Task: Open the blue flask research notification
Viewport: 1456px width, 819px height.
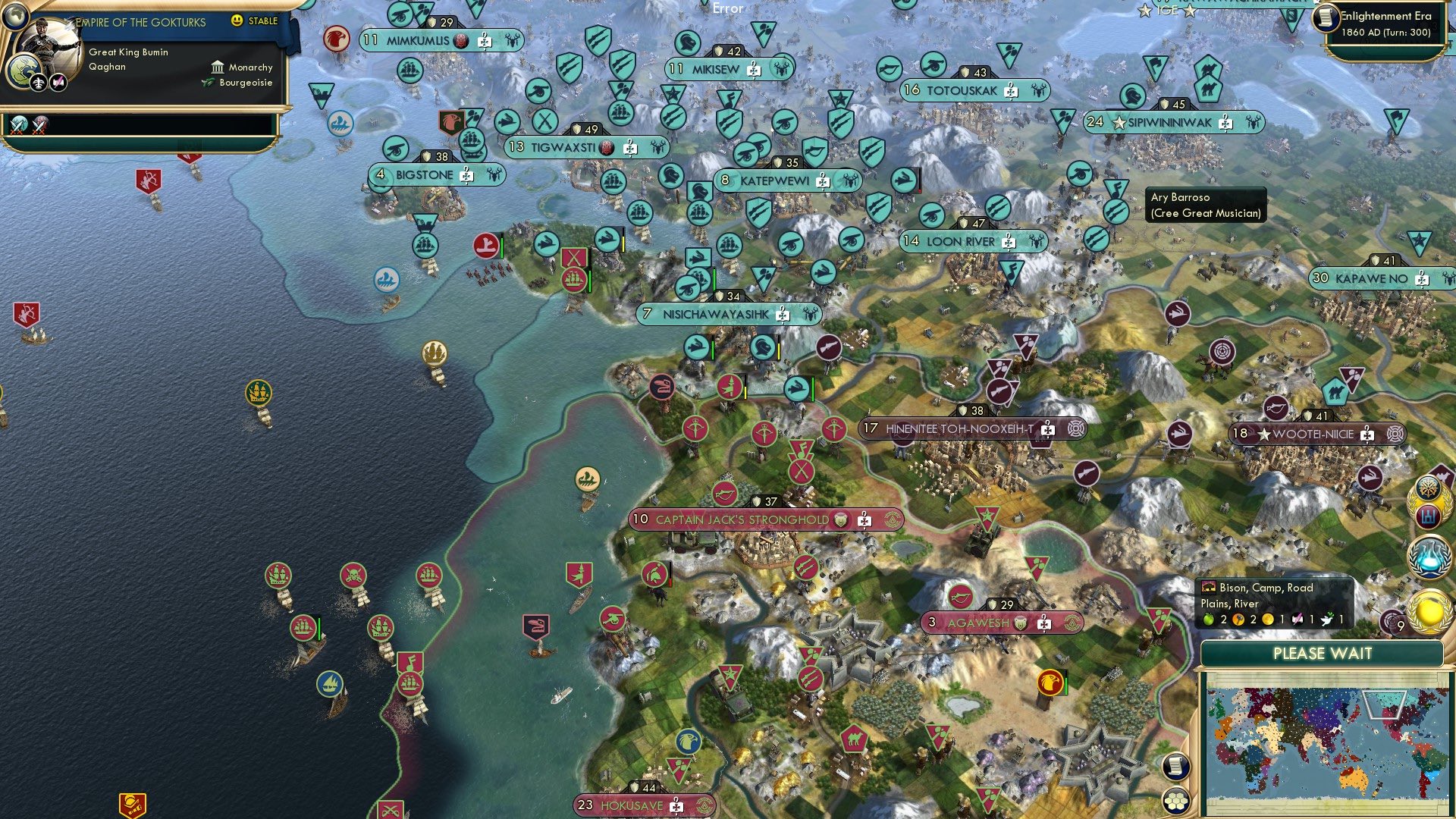Action: [1429, 556]
